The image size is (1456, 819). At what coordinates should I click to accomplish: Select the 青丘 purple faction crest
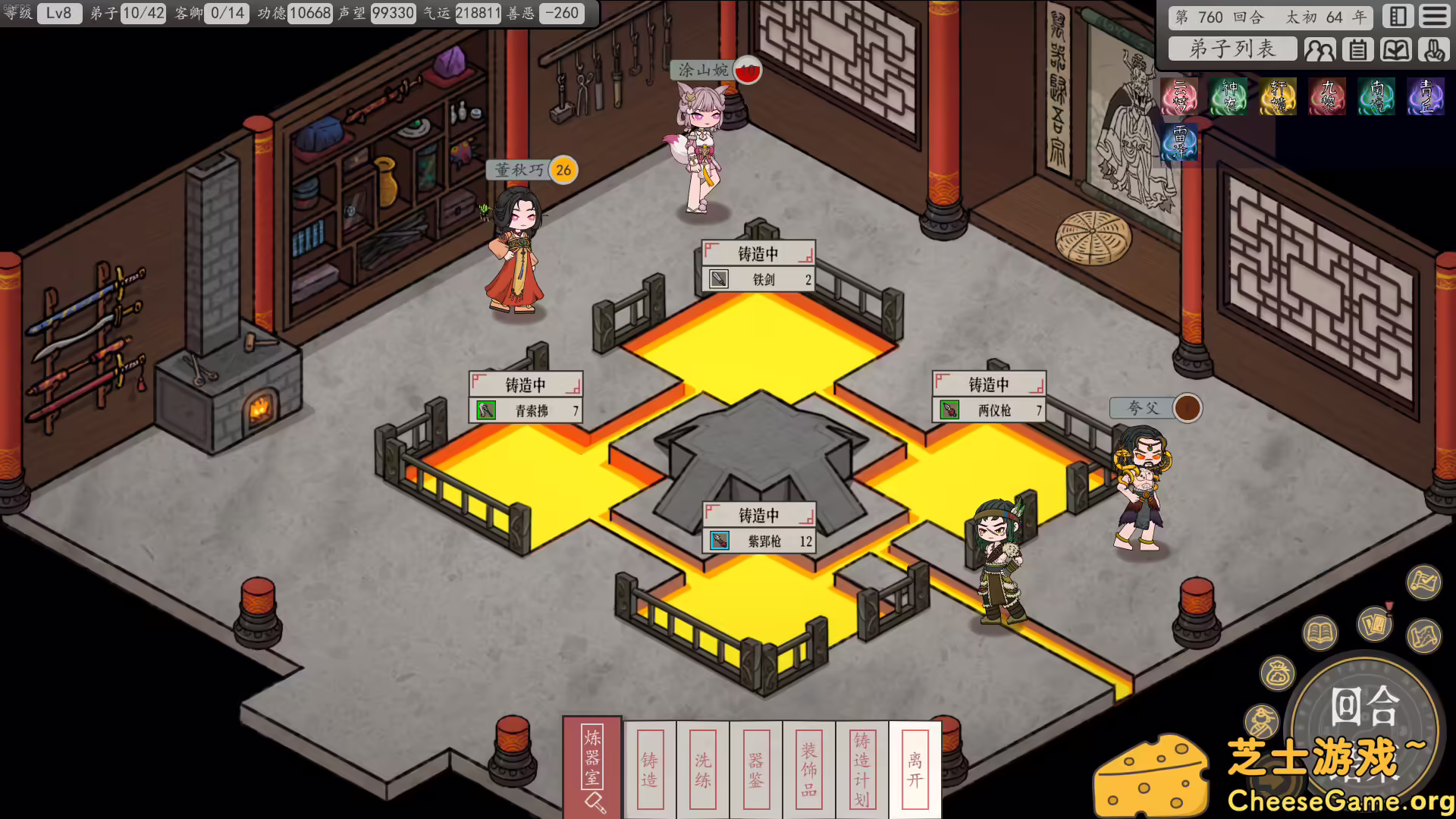point(1425,96)
